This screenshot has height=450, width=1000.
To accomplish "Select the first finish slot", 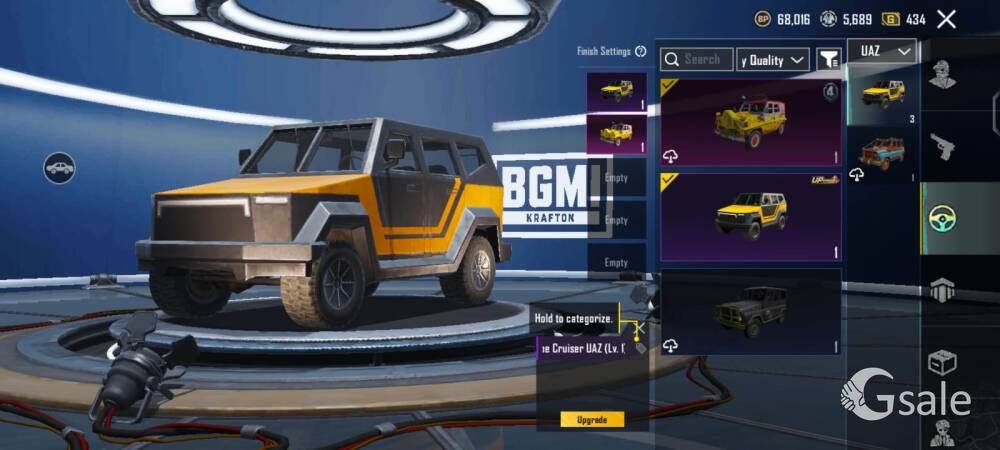I will 616,91.
